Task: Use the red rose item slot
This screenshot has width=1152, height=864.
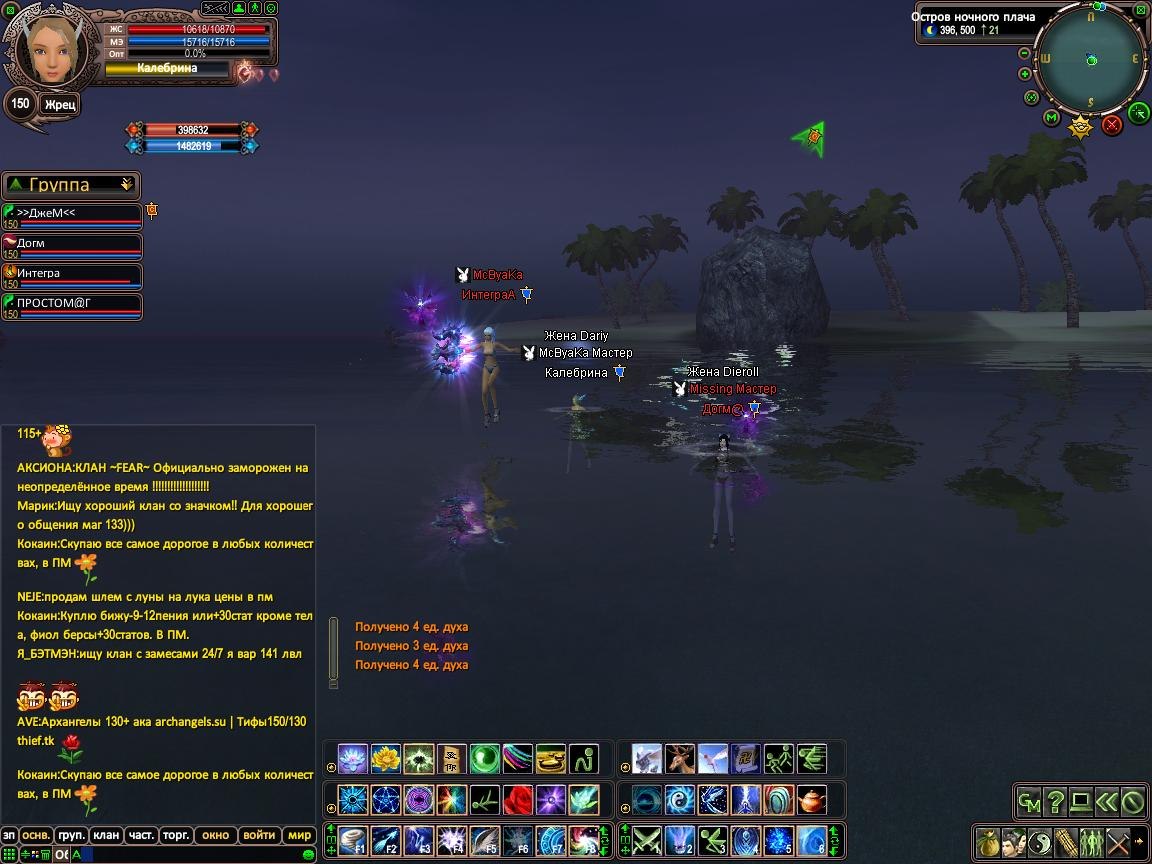Action: (518, 800)
